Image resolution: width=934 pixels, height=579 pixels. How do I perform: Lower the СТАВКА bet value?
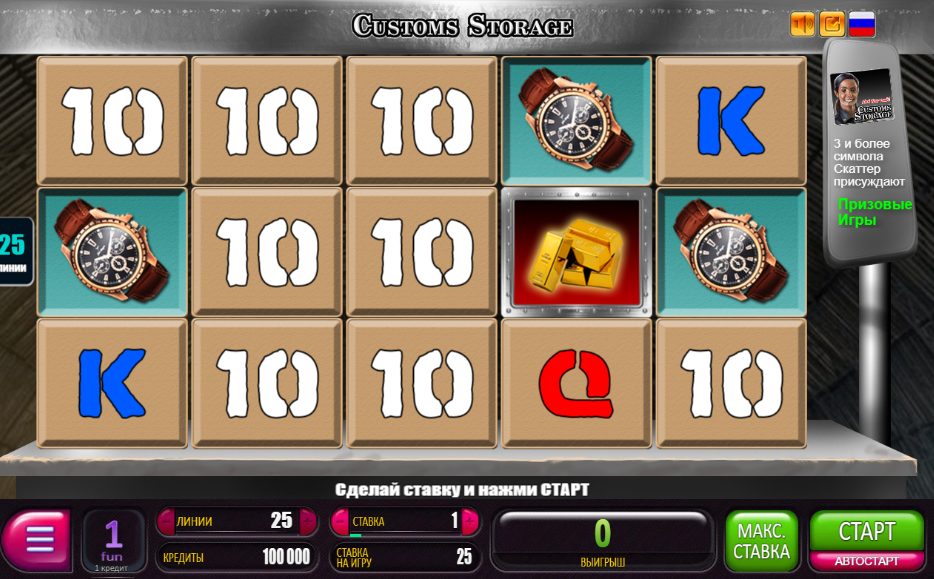point(340,521)
